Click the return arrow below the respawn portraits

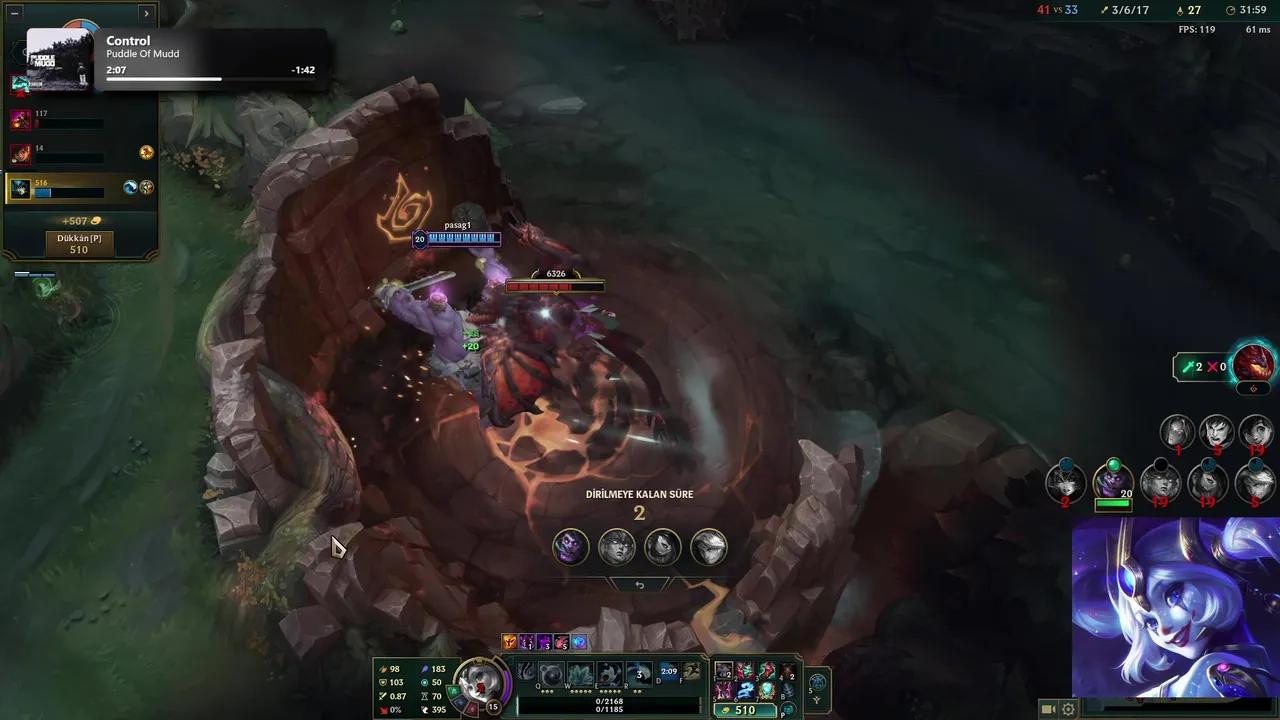coord(639,583)
